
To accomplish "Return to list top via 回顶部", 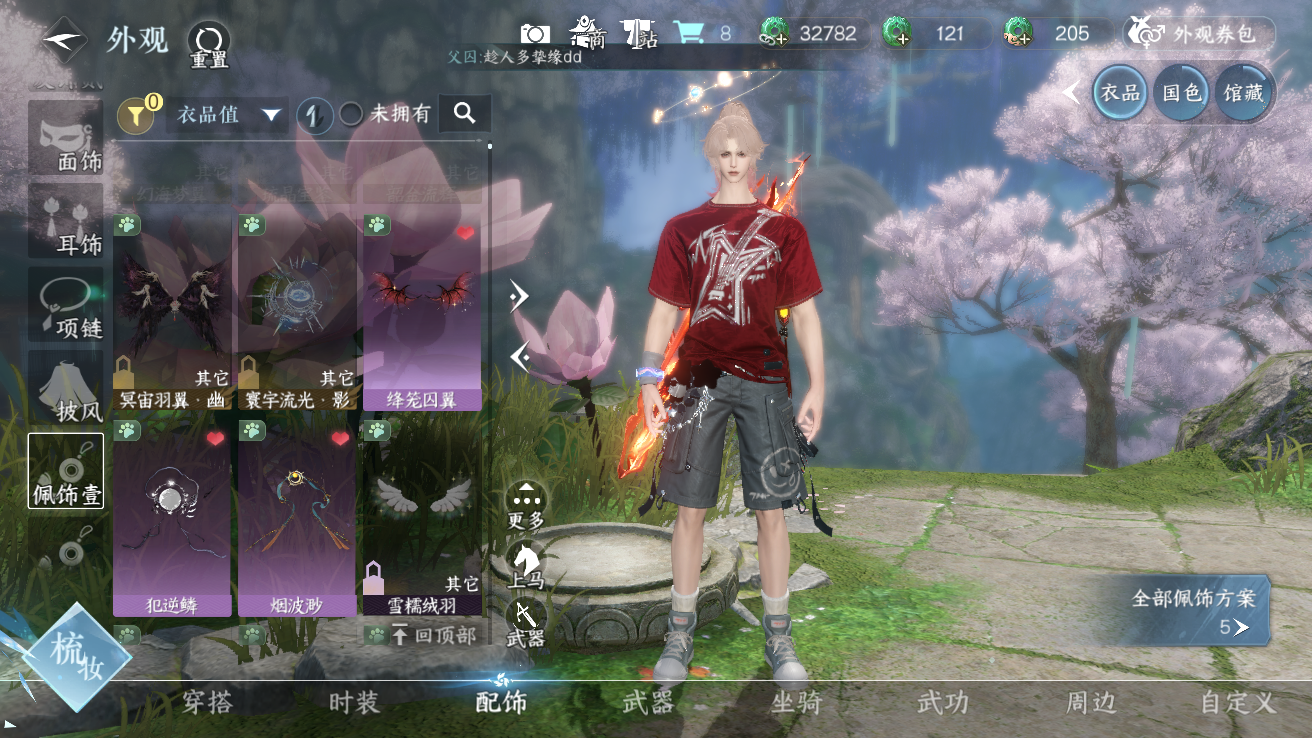I will click(432, 635).
